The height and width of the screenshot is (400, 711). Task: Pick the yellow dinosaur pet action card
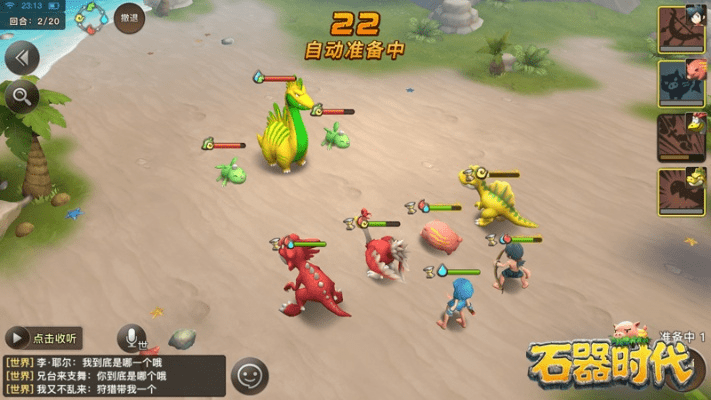click(681, 191)
